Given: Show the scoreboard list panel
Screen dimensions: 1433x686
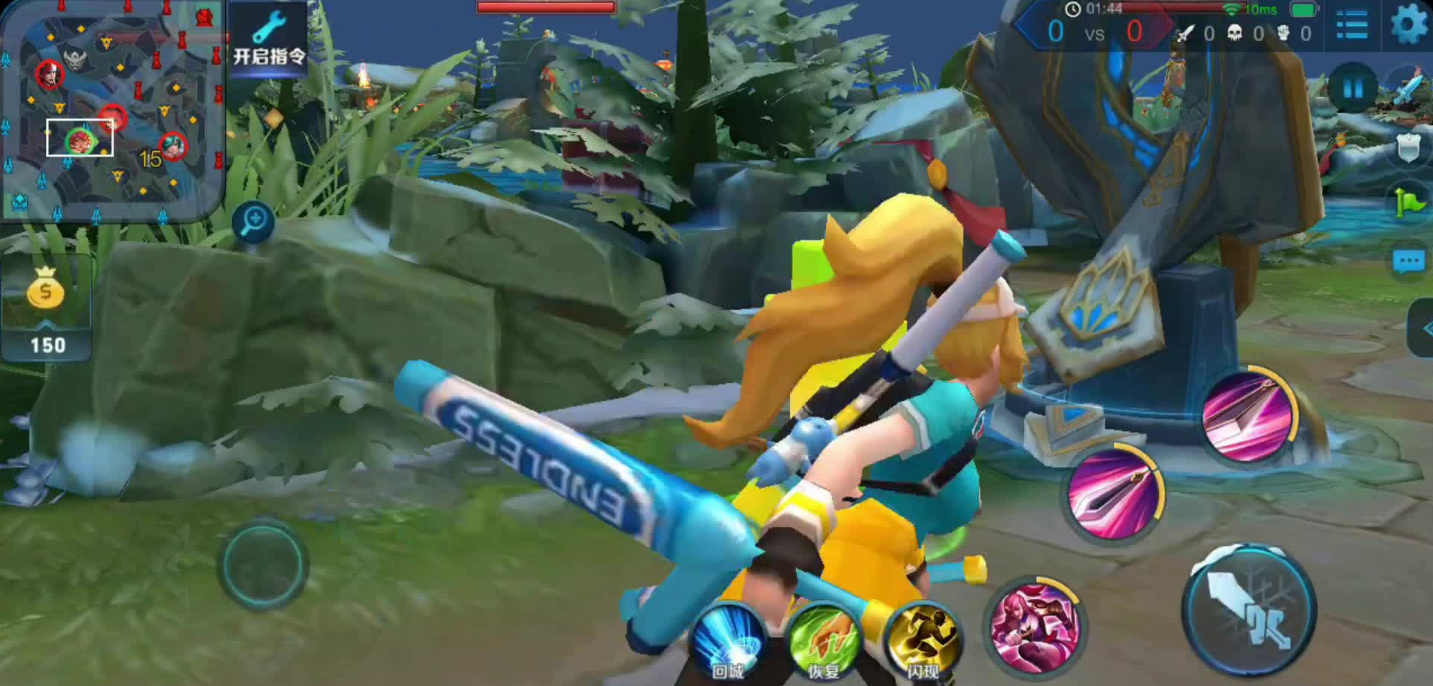Looking at the screenshot, I should pos(1352,25).
